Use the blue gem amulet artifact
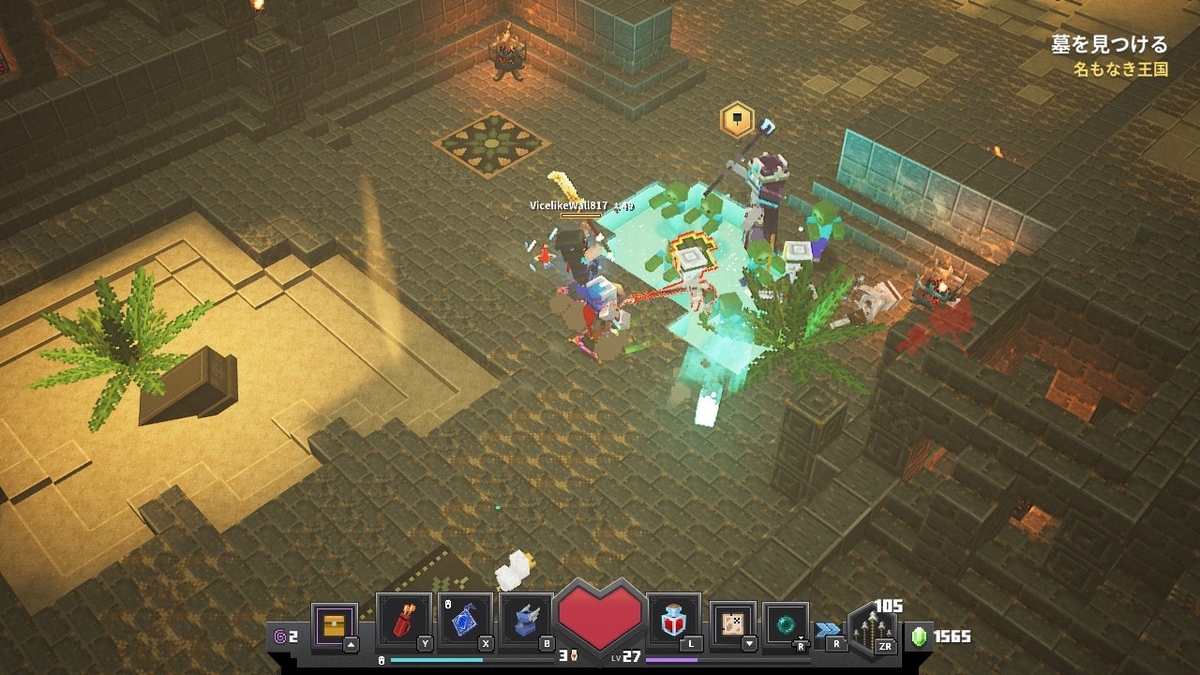Viewport: 1200px width, 675px height. click(x=465, y=621)
